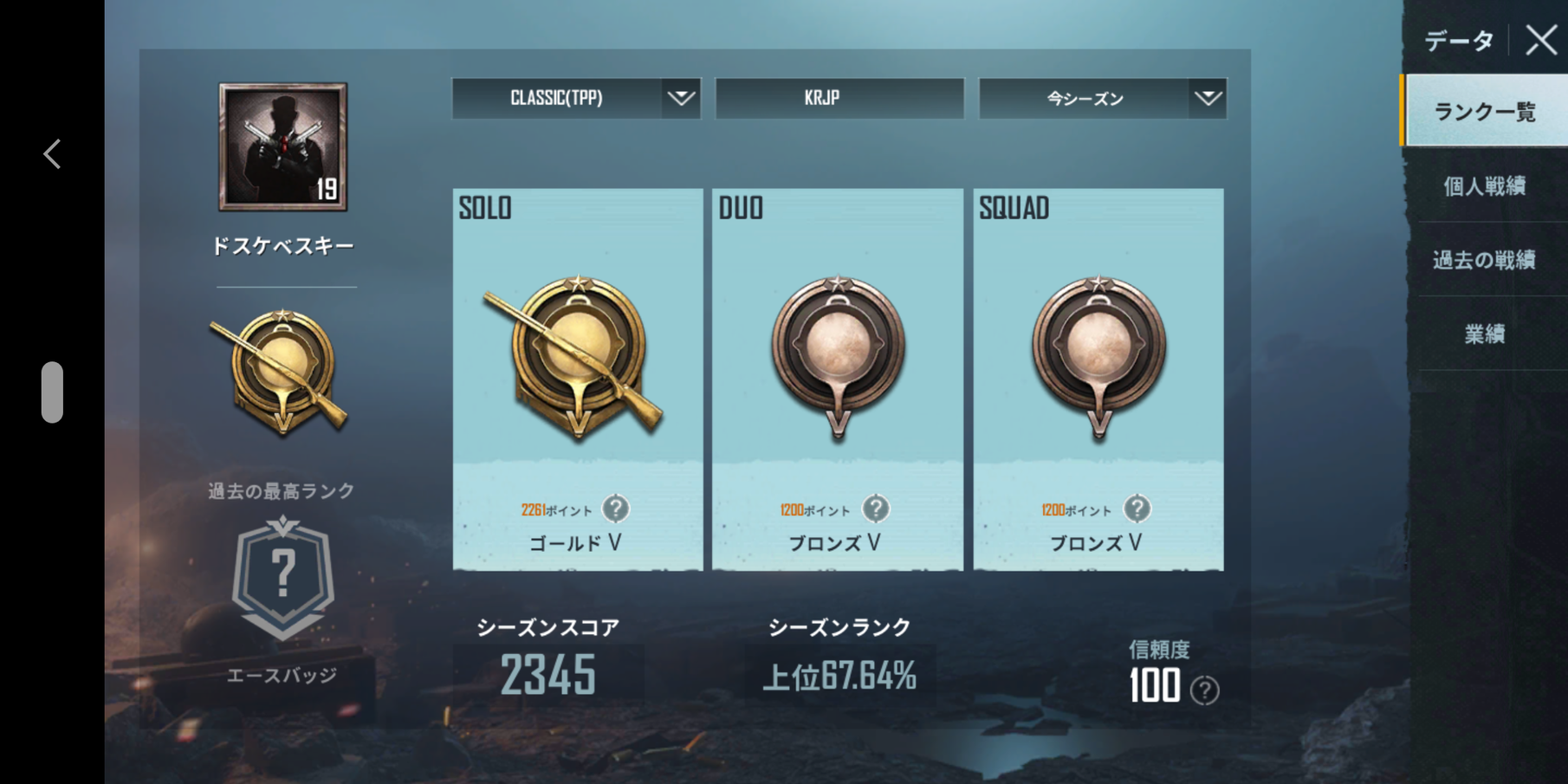Click the KRJP server selector

click(839, 98)
